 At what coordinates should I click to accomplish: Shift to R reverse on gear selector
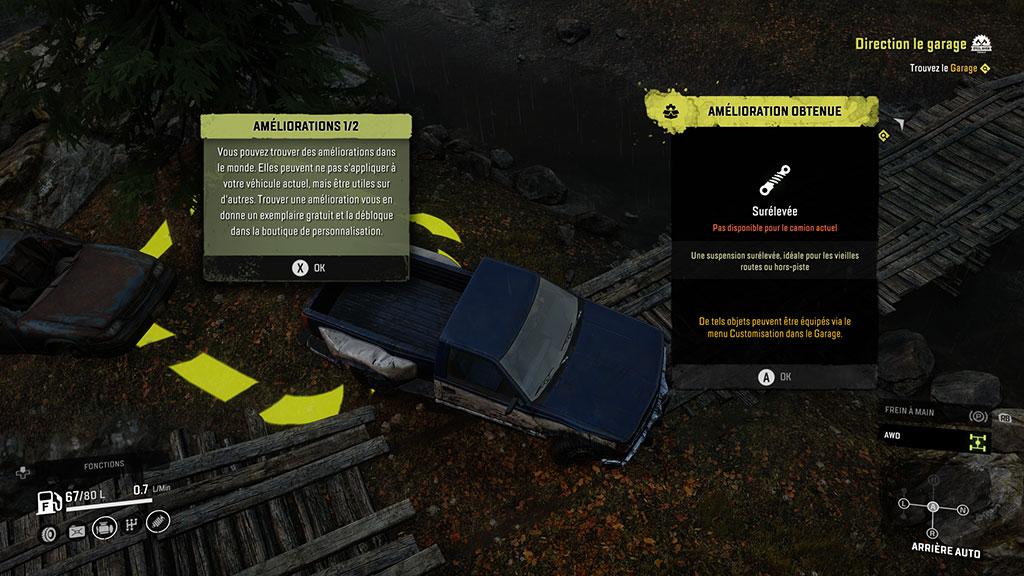[x=933, y=533]
